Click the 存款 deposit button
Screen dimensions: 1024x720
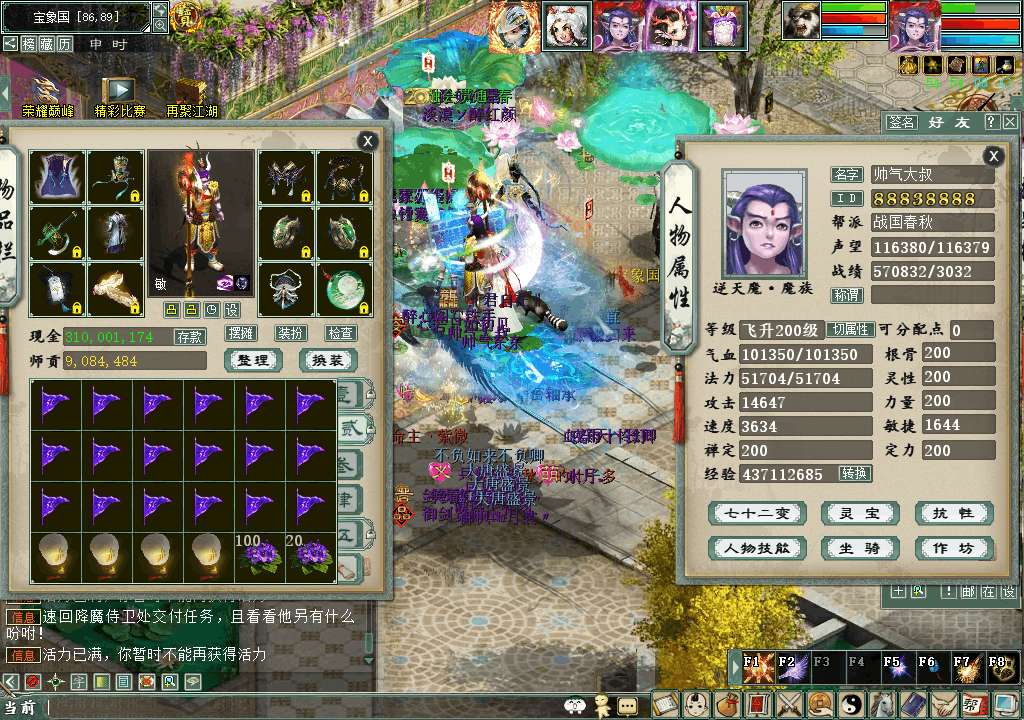pyautogui.click(x=190, y=337)
